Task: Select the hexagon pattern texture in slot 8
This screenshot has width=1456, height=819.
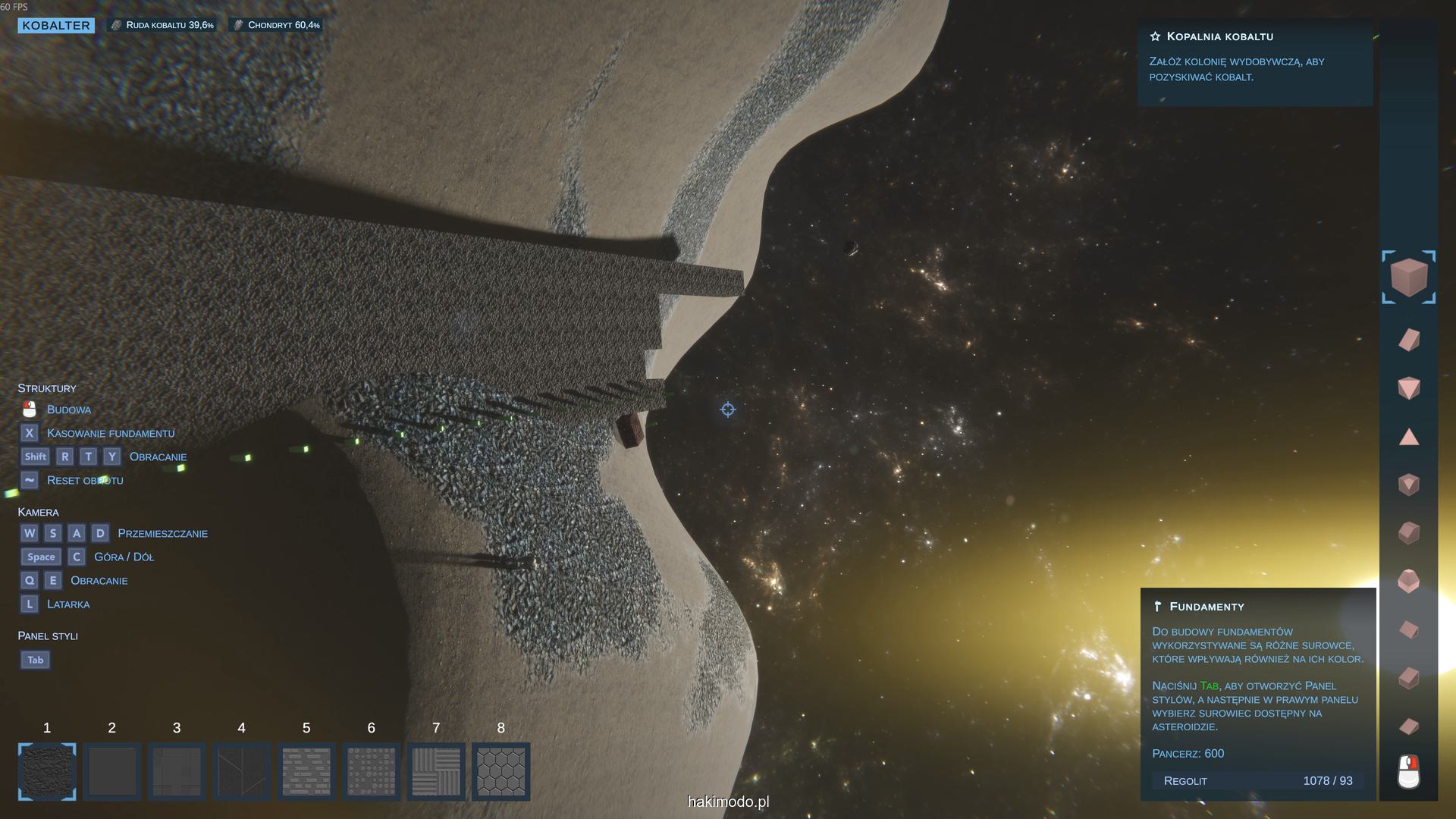Action: click(501, 771)
